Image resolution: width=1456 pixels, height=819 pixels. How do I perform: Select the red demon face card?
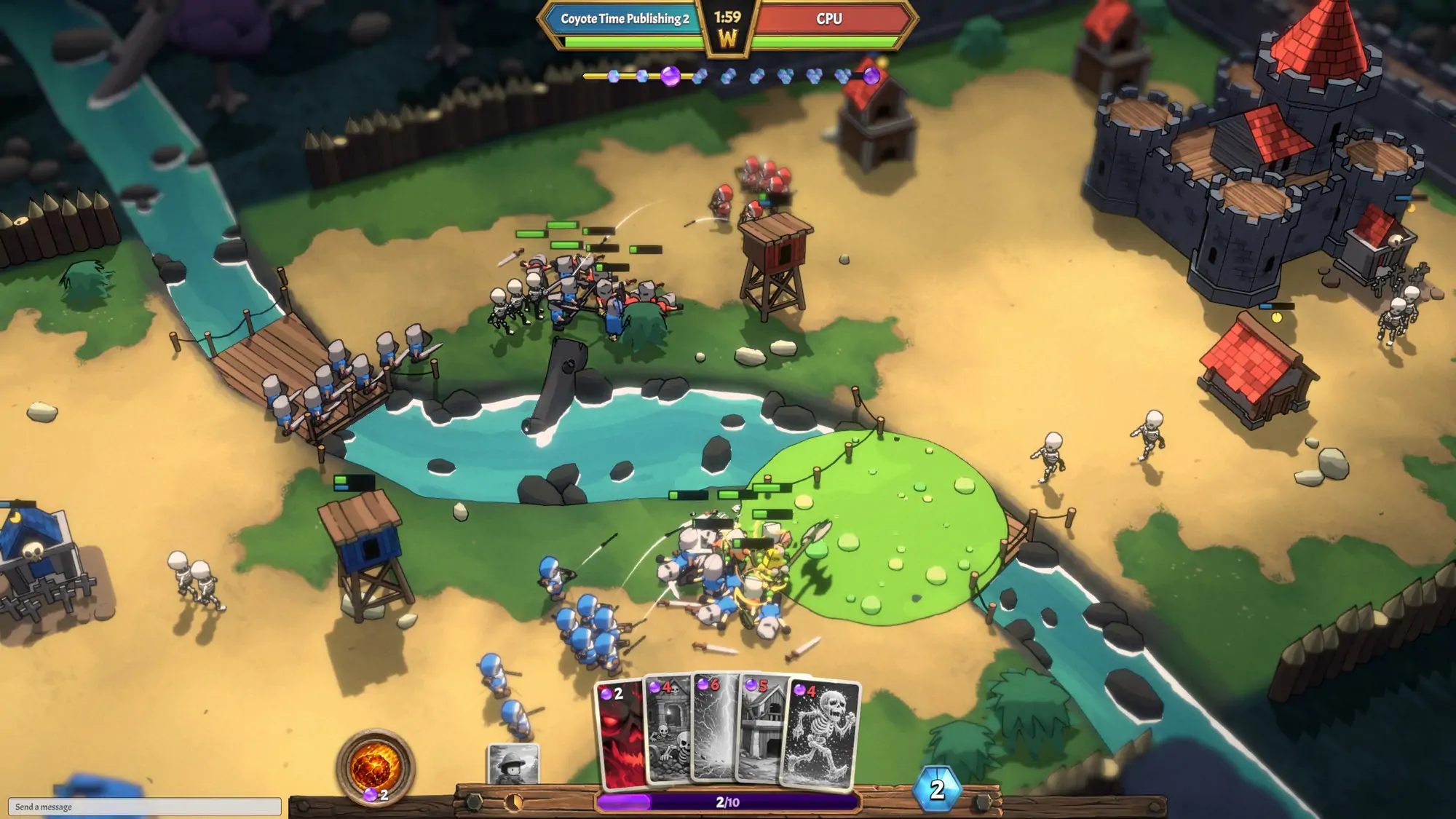(x=620, y=735)
